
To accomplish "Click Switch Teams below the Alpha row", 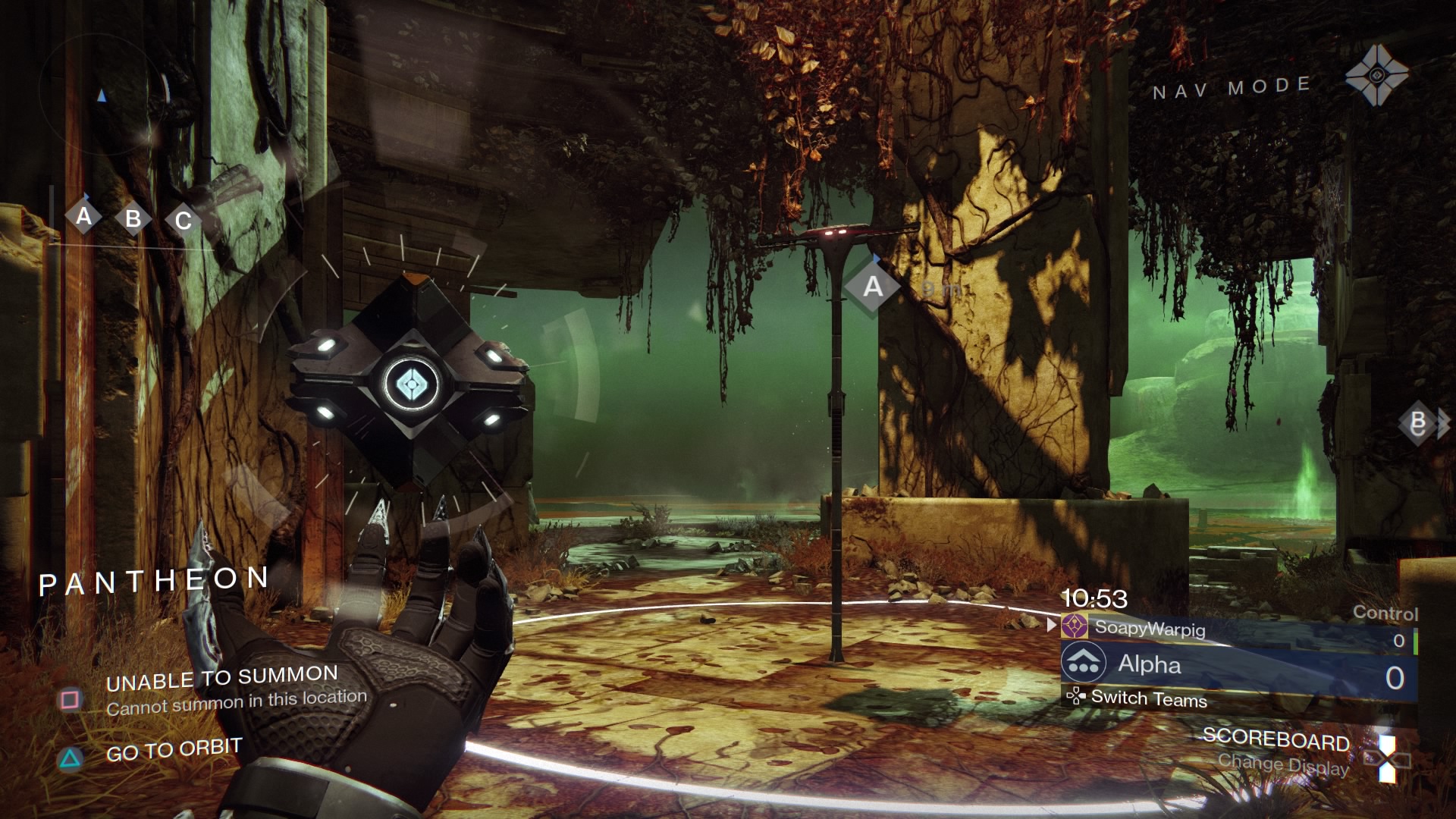I will pyautogui.click(x=1148, y=698).
